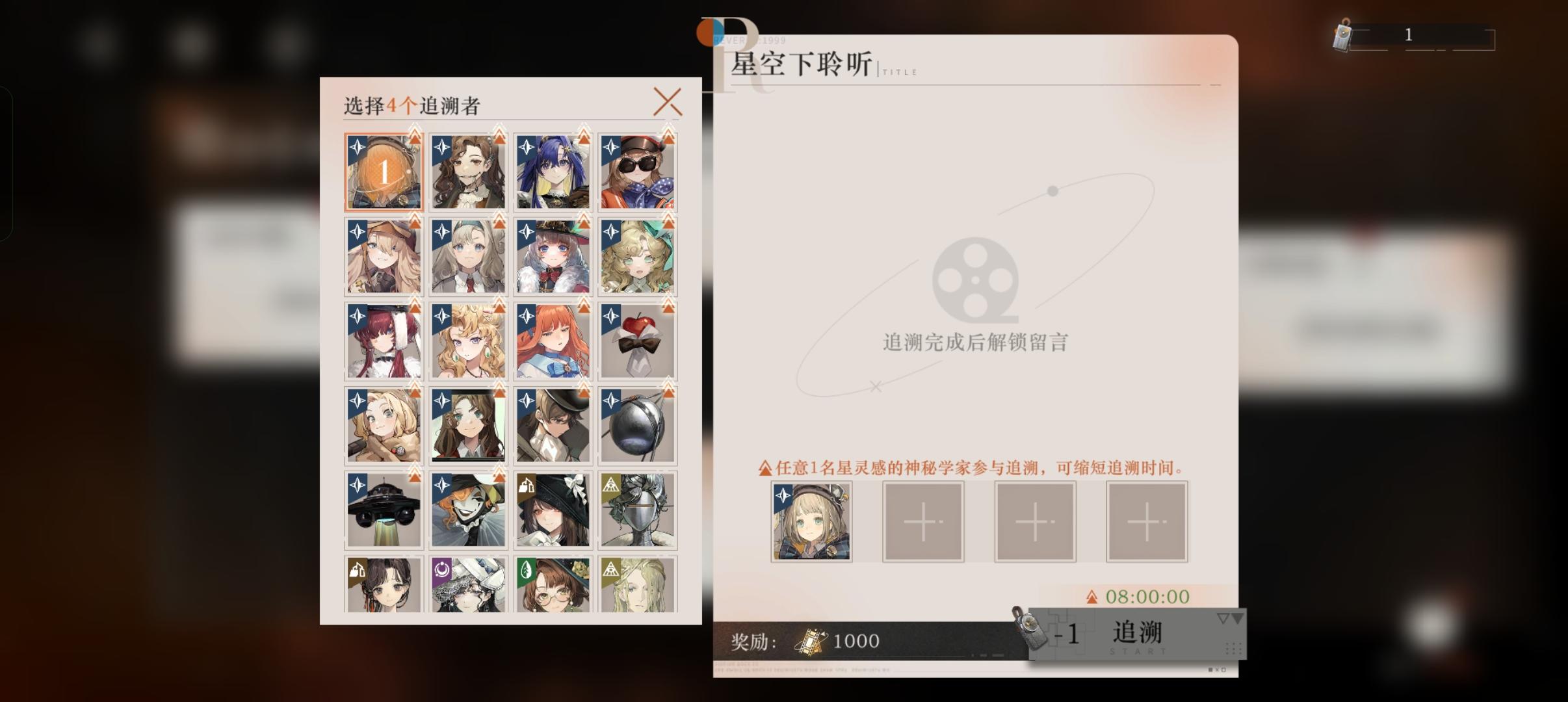Image resolution: width=1568 pixels, height=702 pixels.
Task: Toggle selection of the sunglasses character portrait
Action: [x=637, y=171]
